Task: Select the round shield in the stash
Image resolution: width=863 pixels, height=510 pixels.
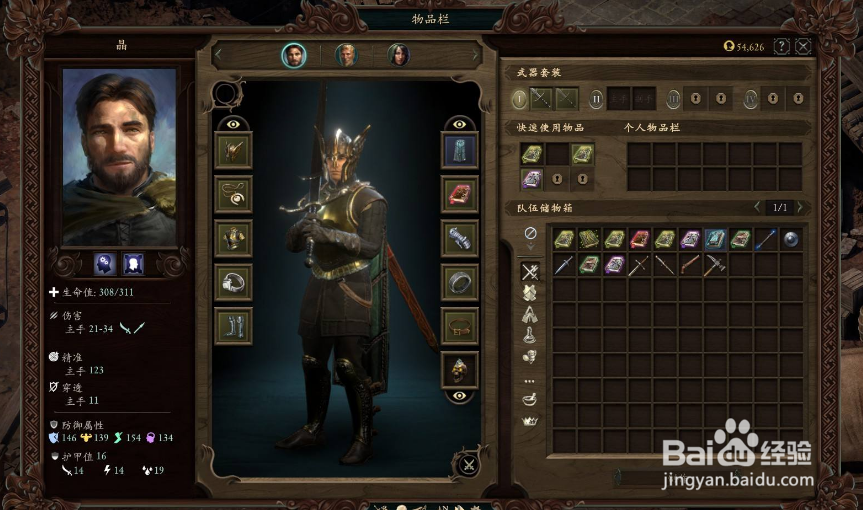Action: point(790,239)
